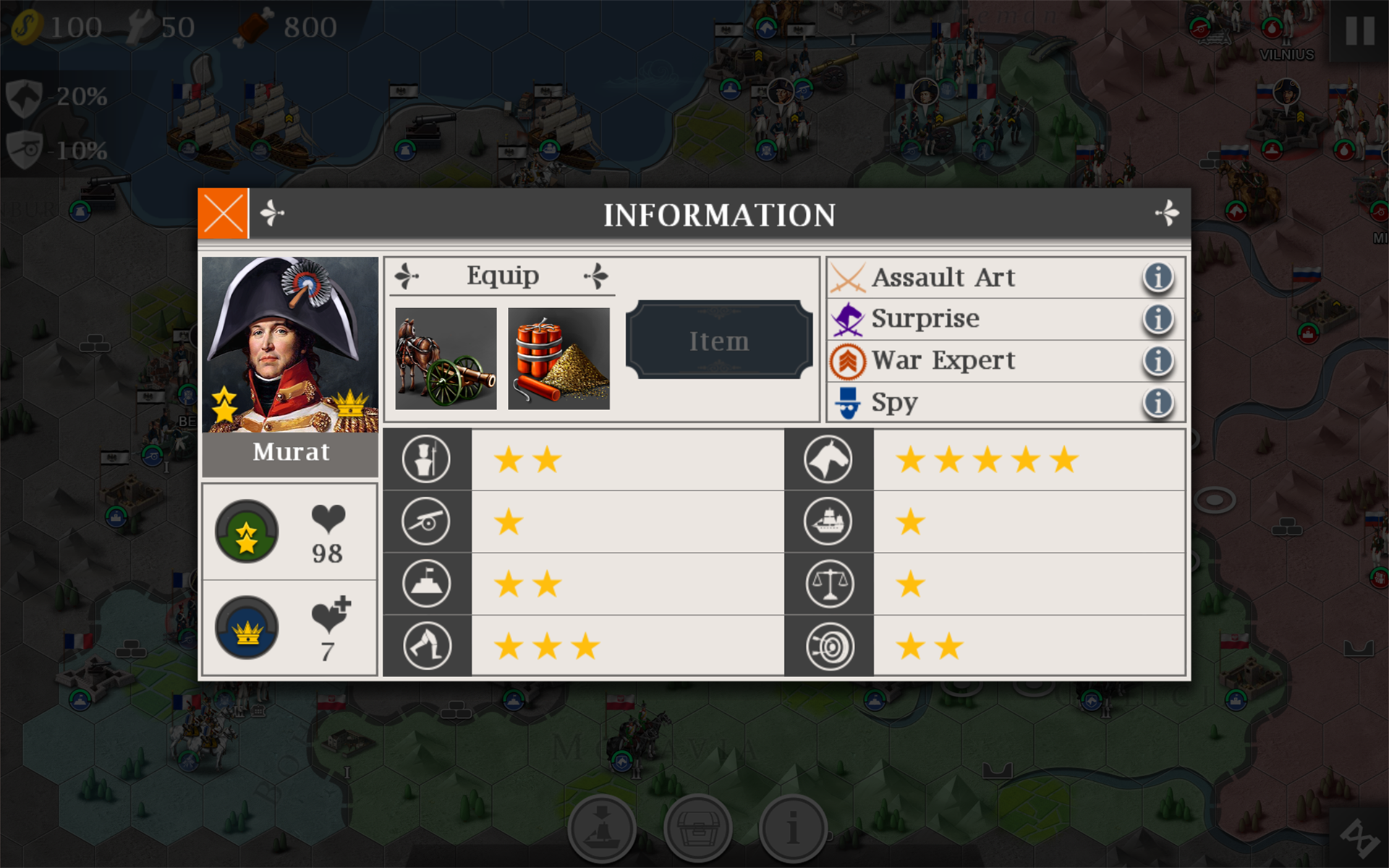
Task: Click the artillery stat icon
Action: [x=426, y=521]
